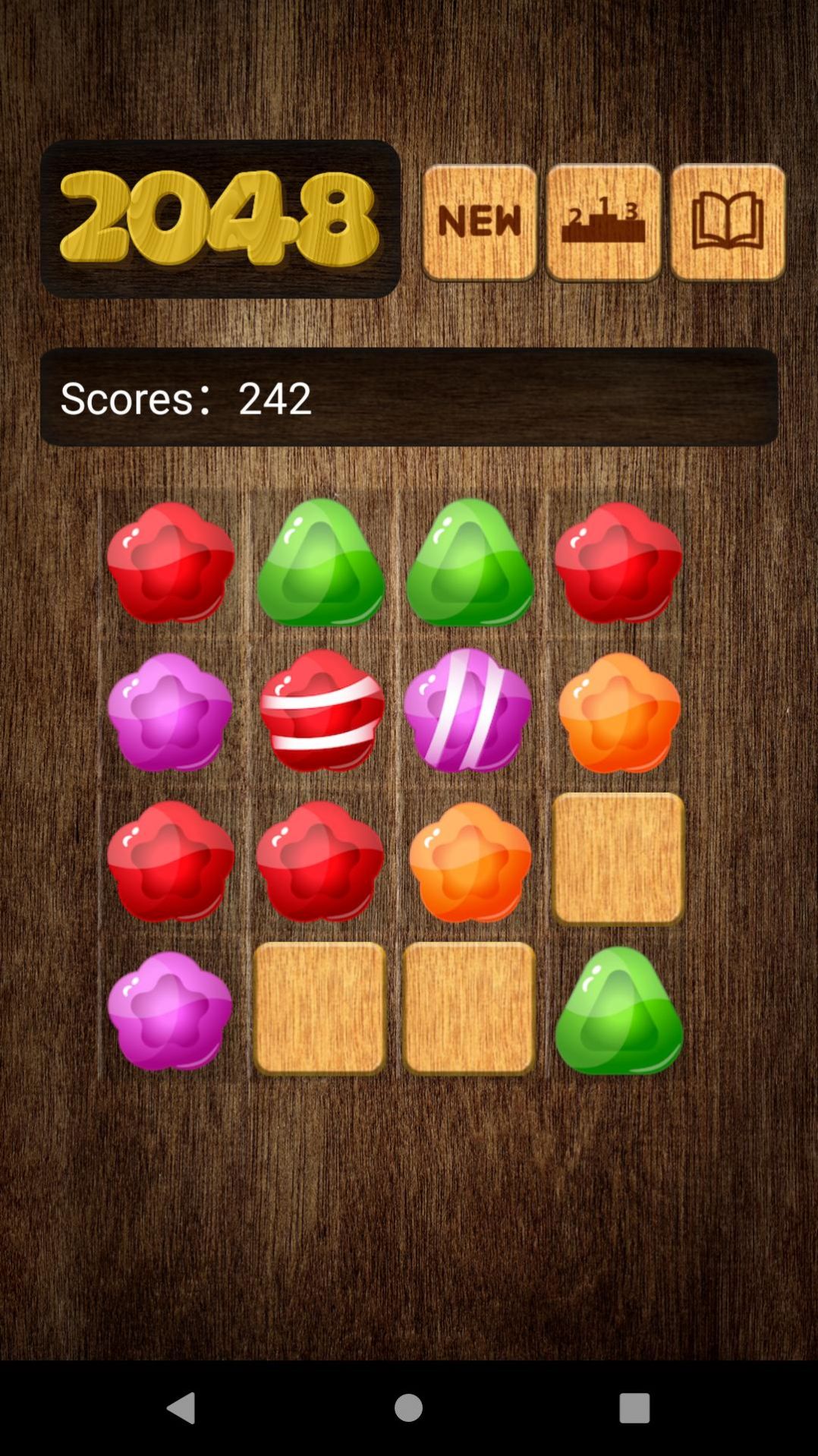Image resolution: width=818 pixels, height=1456 pixels.
Task: Select the purple striped candy tile
Action: (468, 711)
